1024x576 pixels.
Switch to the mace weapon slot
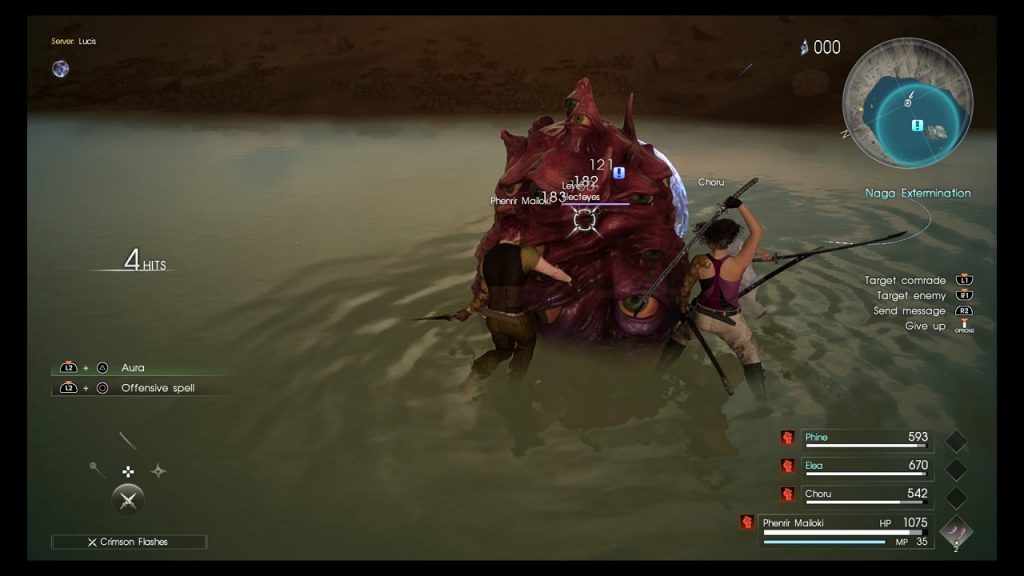[x=97, y=470]
